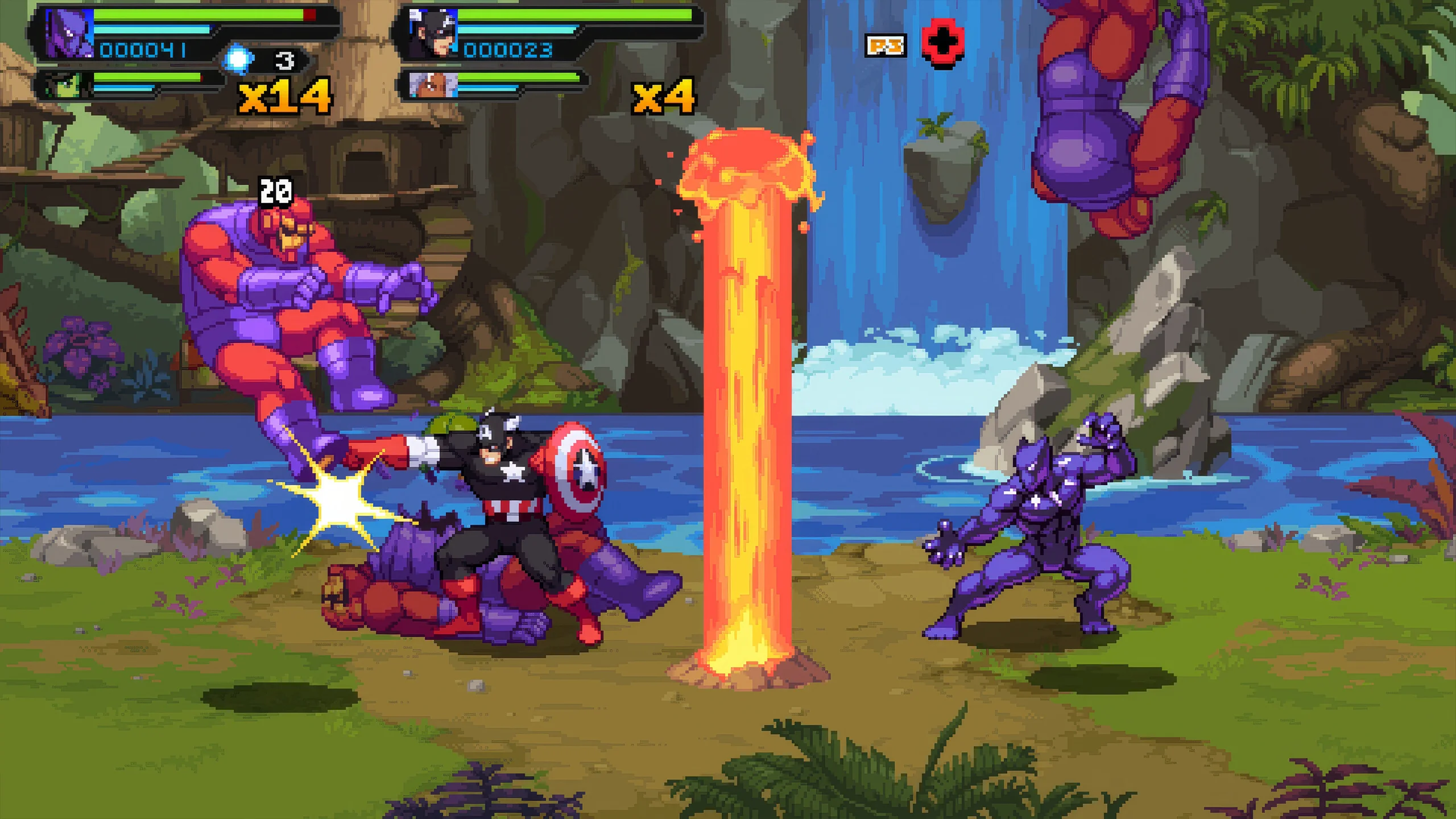Select the P3 player slot badge
The width and height of the screenshot is (1456, 819).
point(885,45)
